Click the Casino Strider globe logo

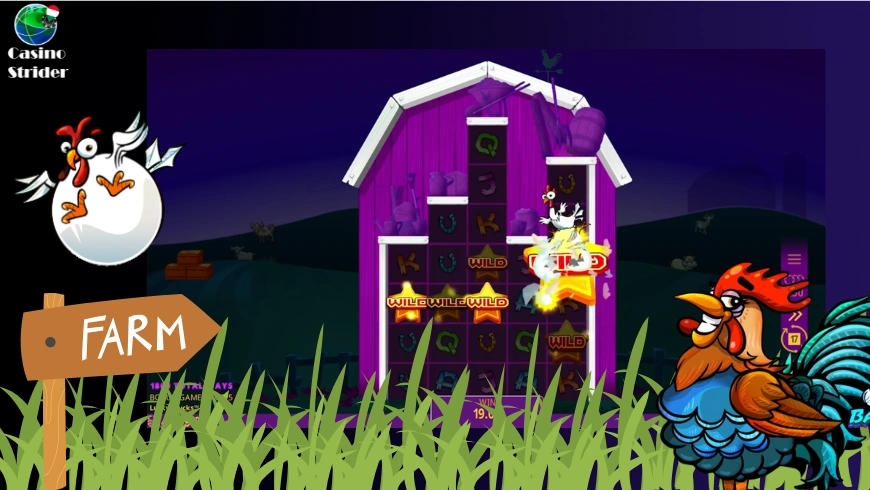click(x=36, y=24)
